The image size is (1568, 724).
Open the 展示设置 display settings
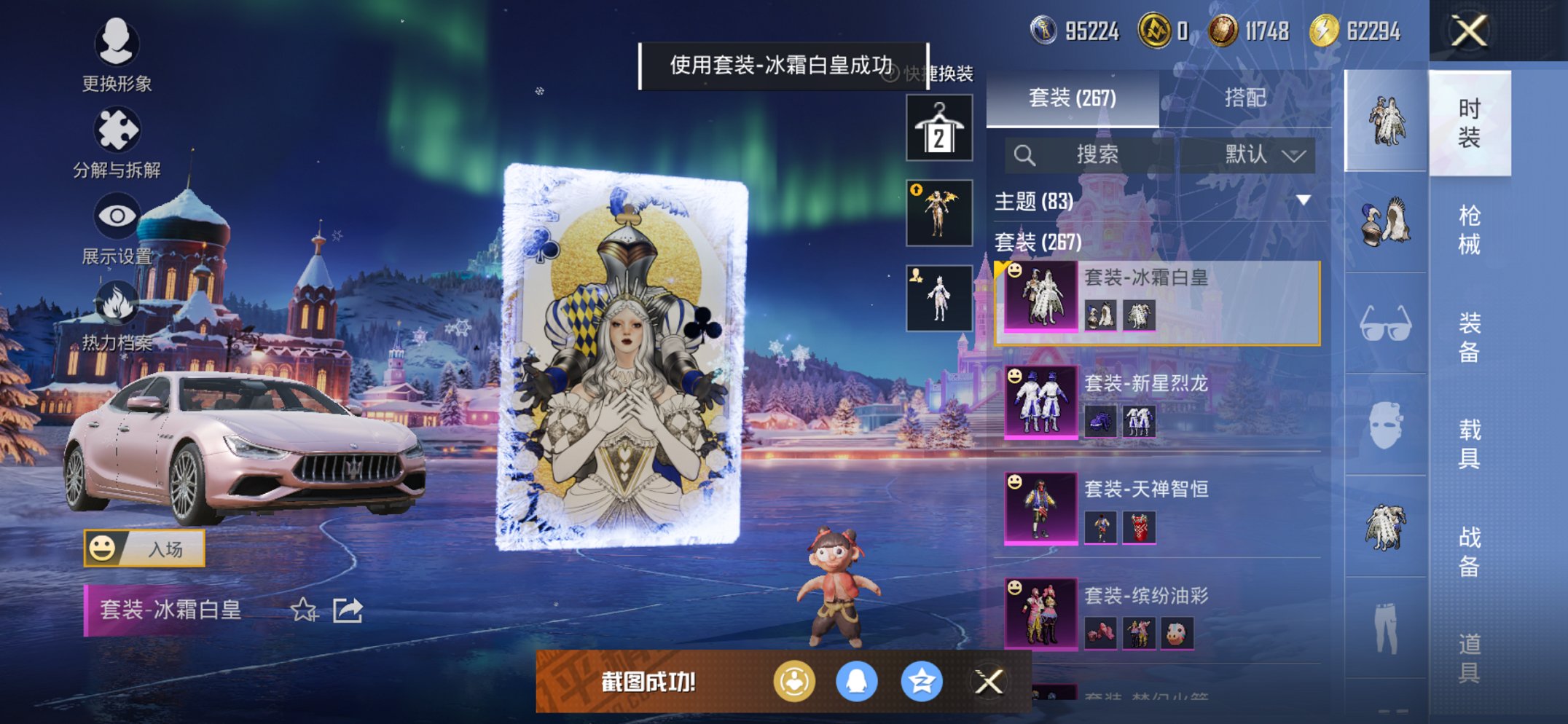click(x=117, y=233)
